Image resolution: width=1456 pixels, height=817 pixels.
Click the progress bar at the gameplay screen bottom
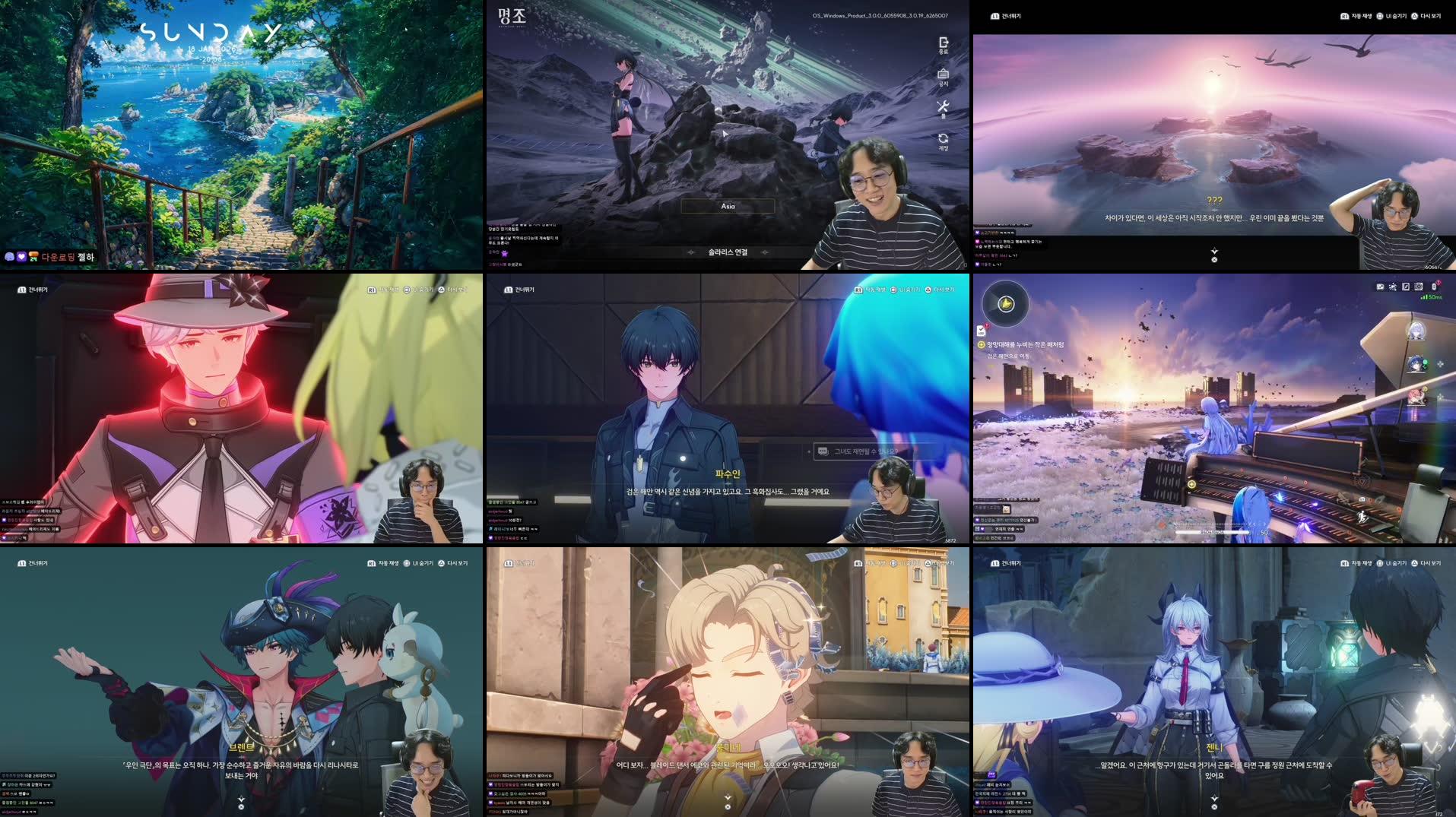[x=1213, y=532]
